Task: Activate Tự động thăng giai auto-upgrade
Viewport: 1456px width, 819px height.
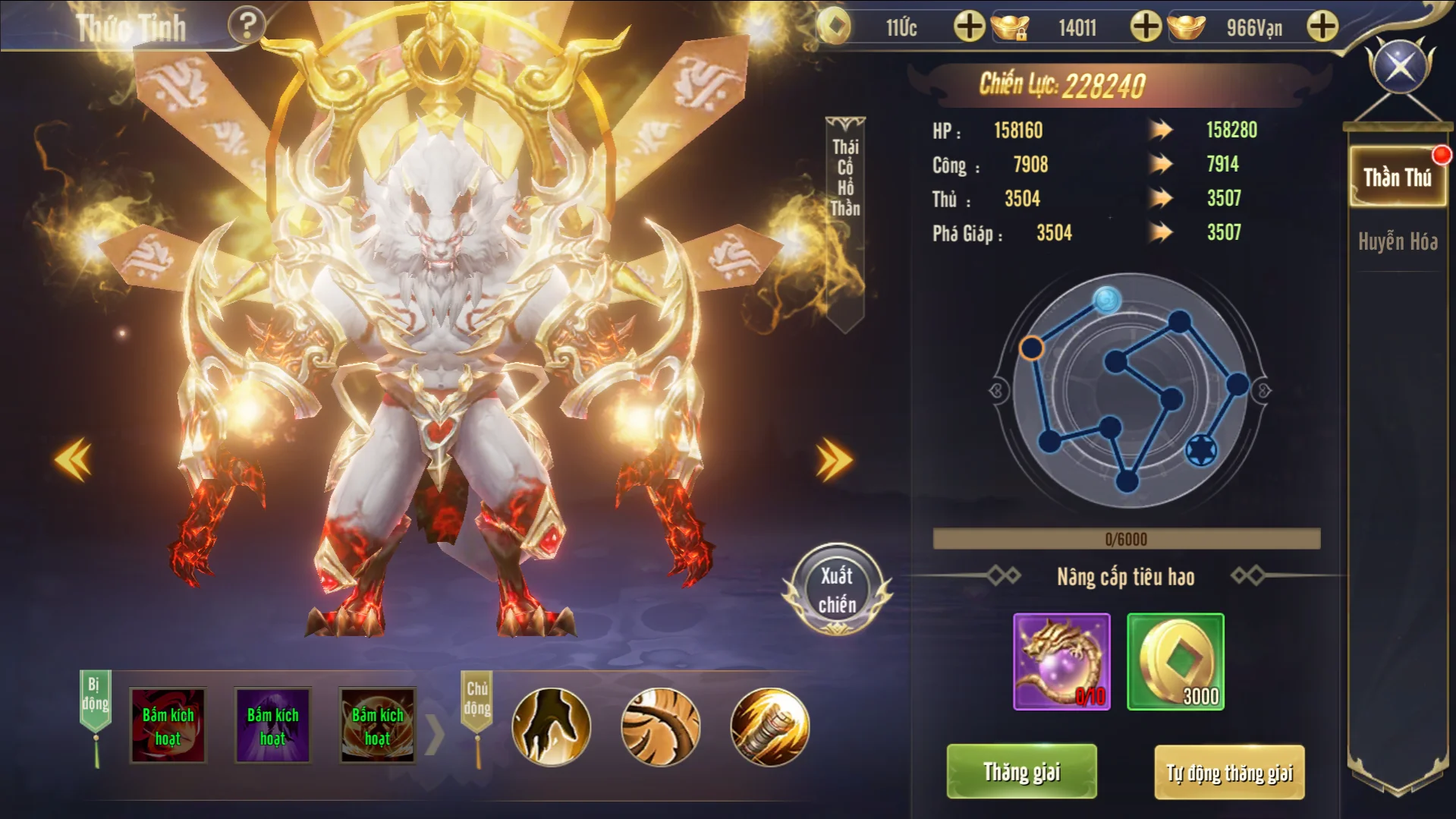Action: click(1229, 773)
